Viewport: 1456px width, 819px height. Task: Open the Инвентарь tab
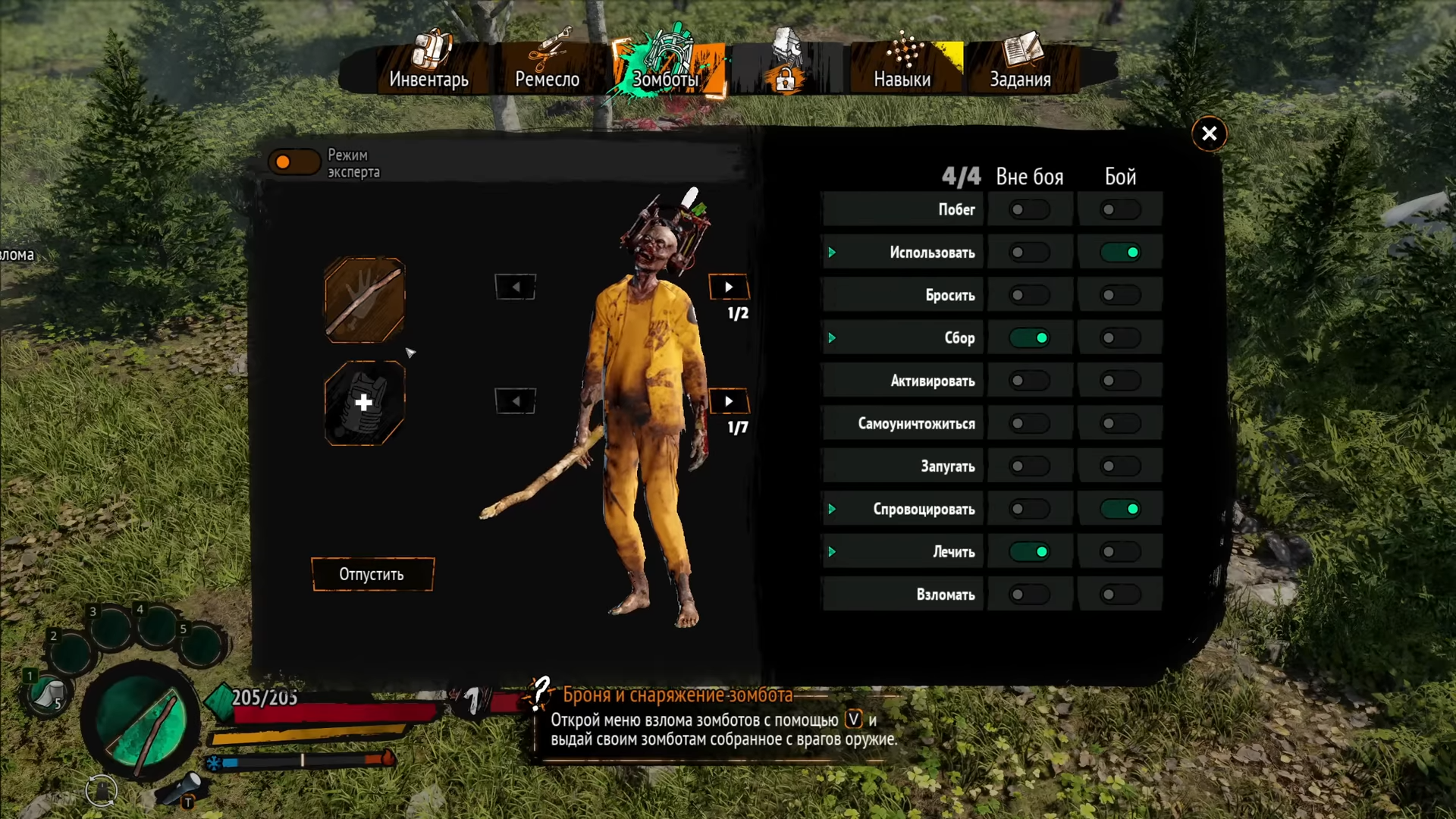[428, 67]
